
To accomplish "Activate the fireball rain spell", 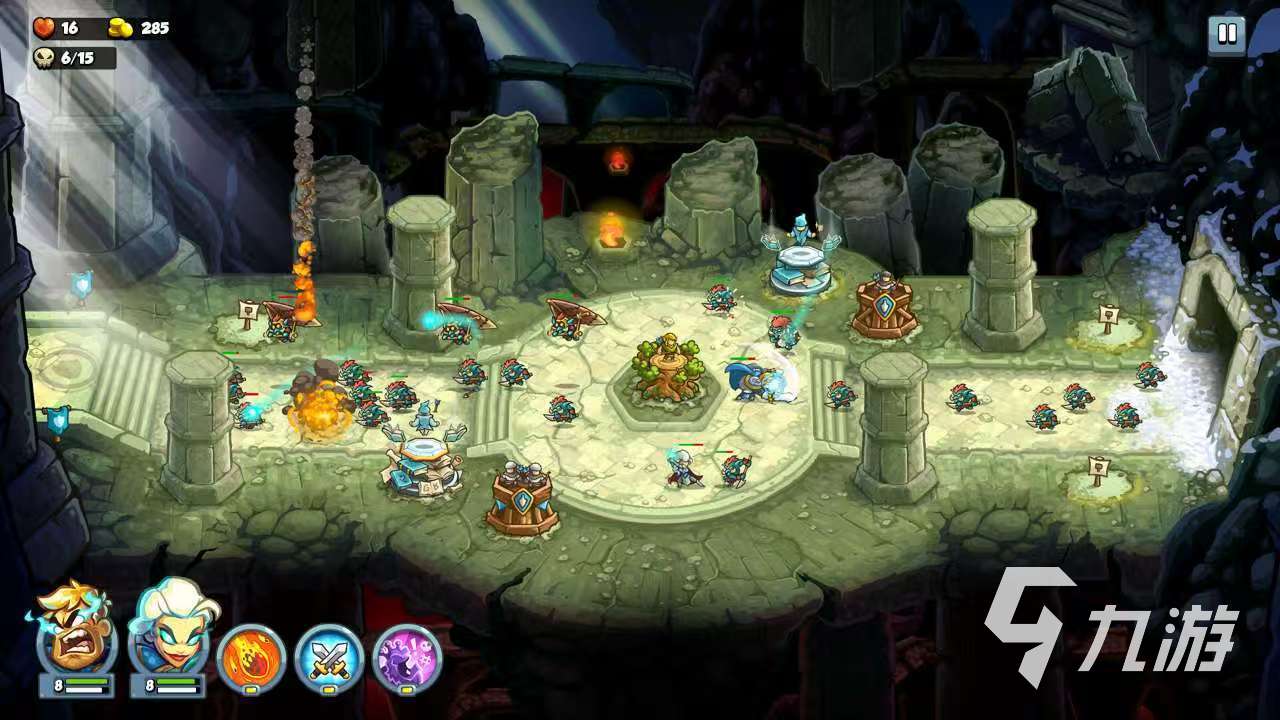I will [x=251, y=658].
